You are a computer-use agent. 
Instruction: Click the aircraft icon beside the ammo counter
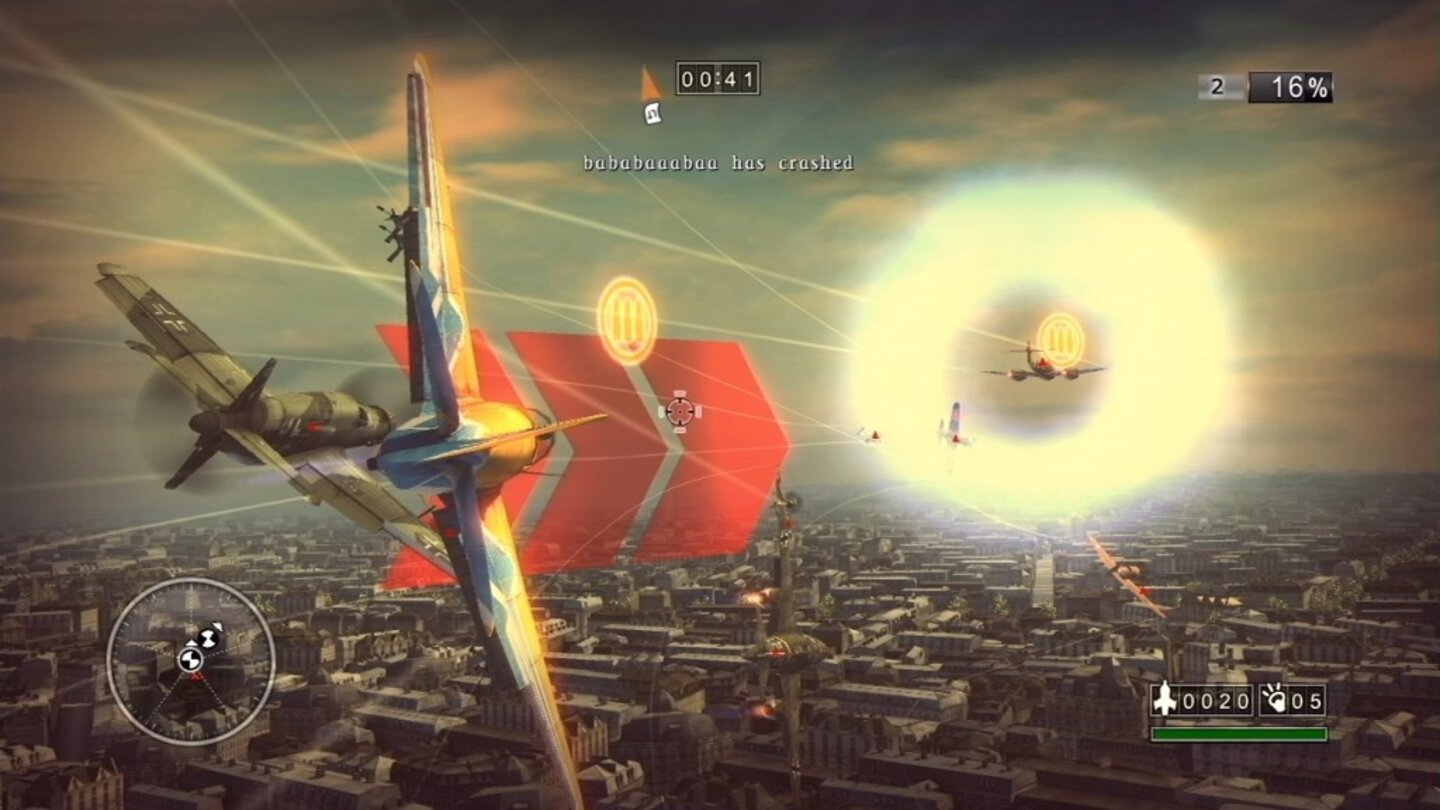point(1165,700)
